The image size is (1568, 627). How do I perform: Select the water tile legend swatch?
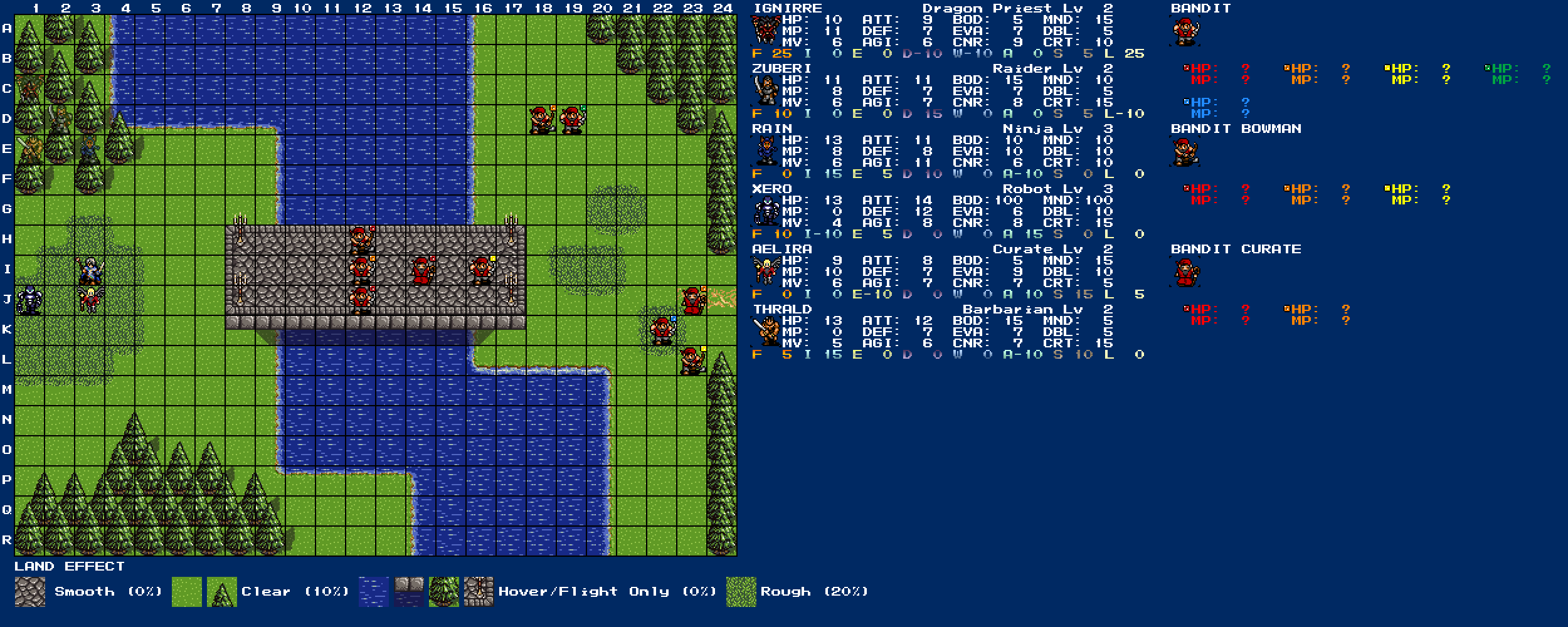point(374,592)
